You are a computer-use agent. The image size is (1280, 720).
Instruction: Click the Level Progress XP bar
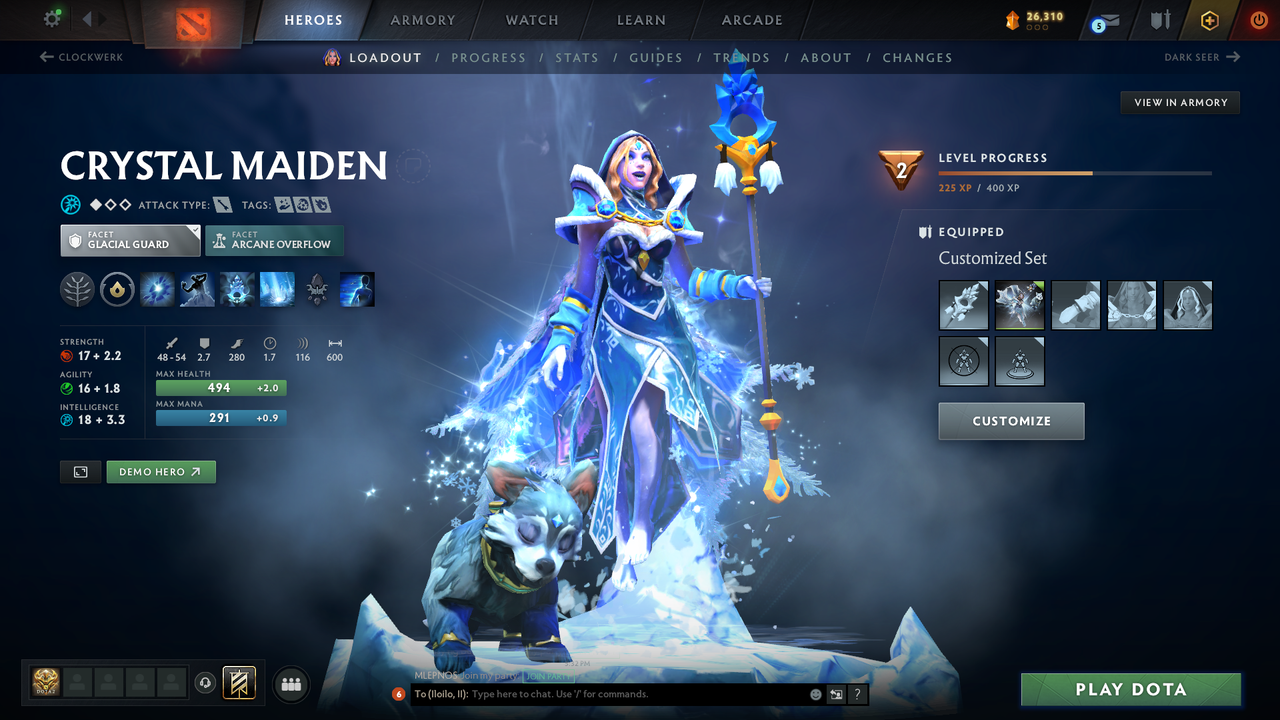(1075, 172)
